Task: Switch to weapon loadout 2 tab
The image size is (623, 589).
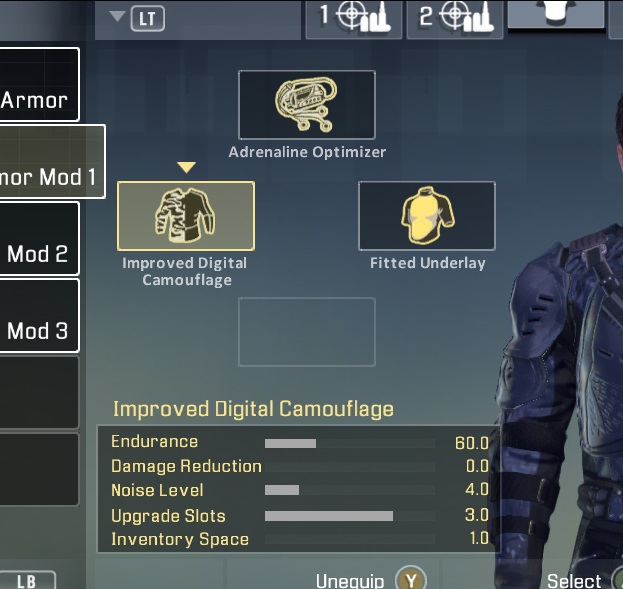Action: 455,17
